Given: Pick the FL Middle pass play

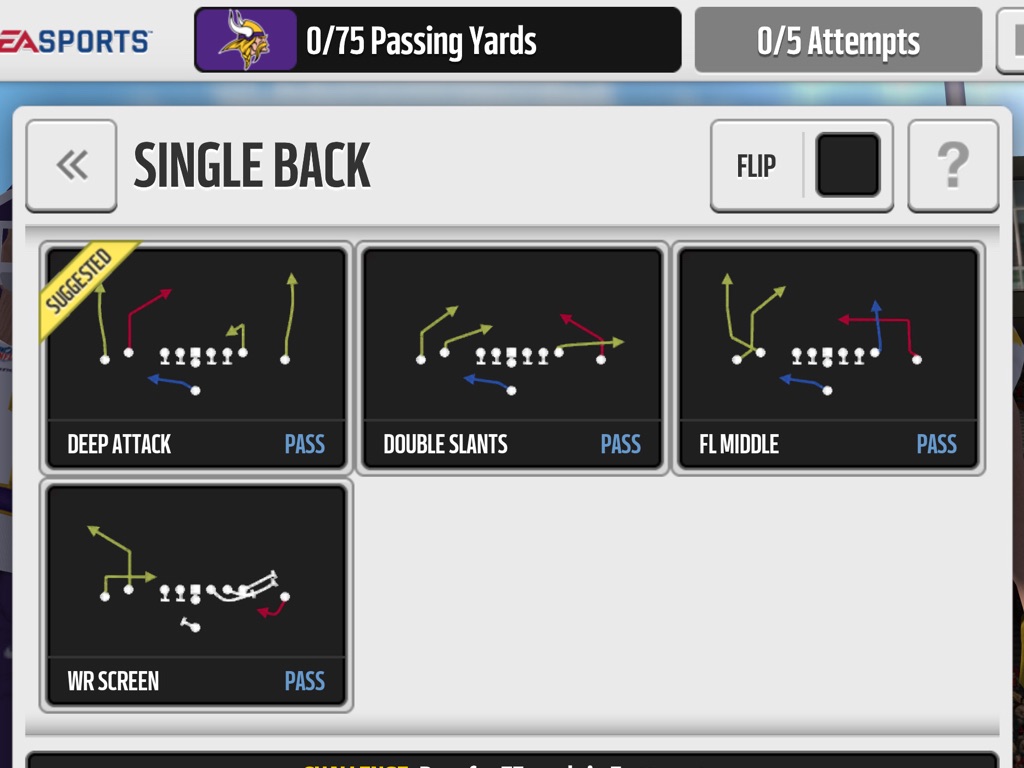Looking at the screenshot, I should point(828,357).
